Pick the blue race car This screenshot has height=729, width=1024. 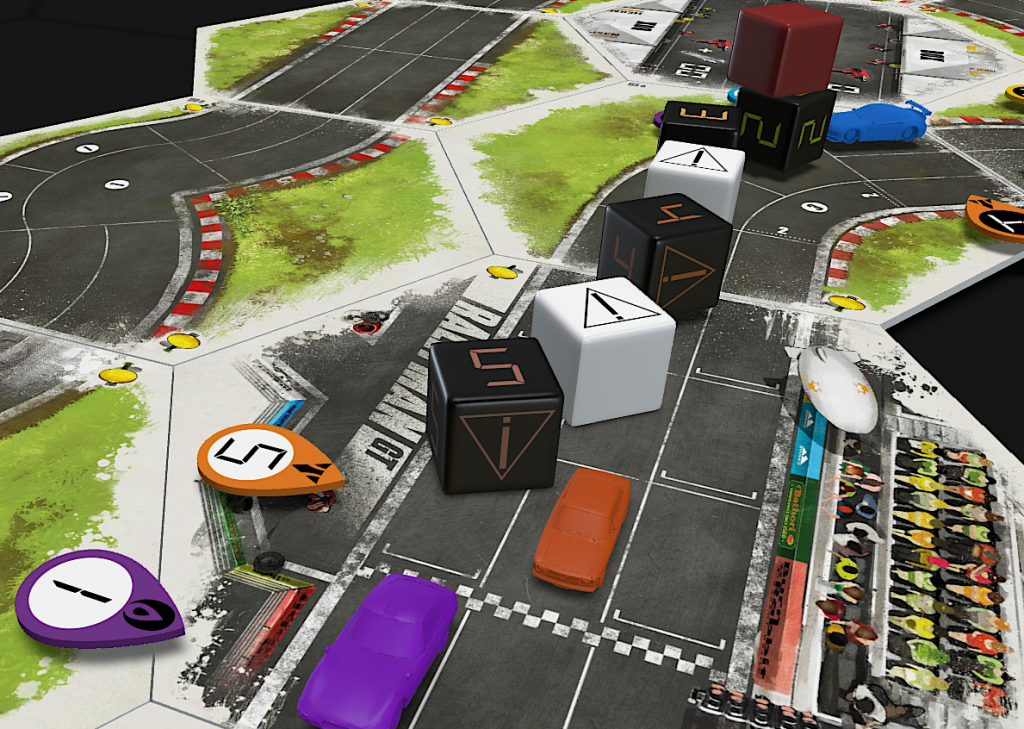pos(874,122)
